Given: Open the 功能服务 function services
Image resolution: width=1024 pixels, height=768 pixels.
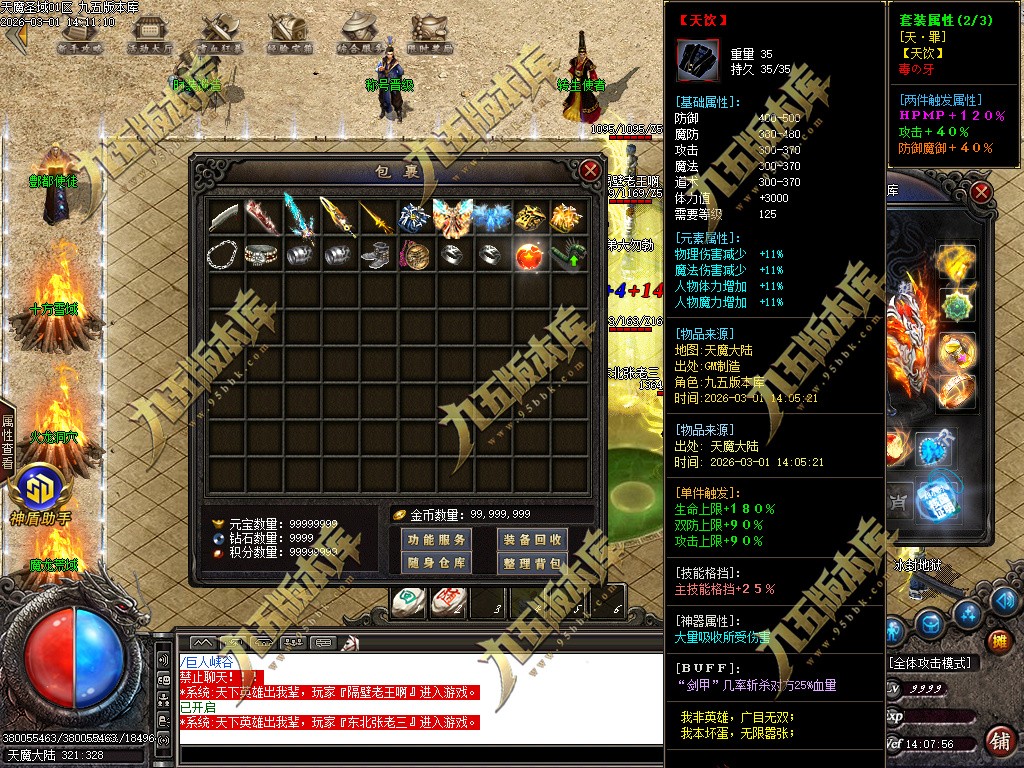Looking at the screenshot, I should 436,540.
